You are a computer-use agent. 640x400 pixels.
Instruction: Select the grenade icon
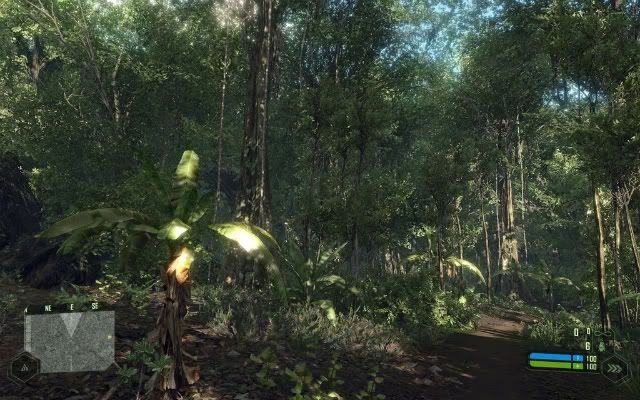pyautogui.click(x=602, y=344)
